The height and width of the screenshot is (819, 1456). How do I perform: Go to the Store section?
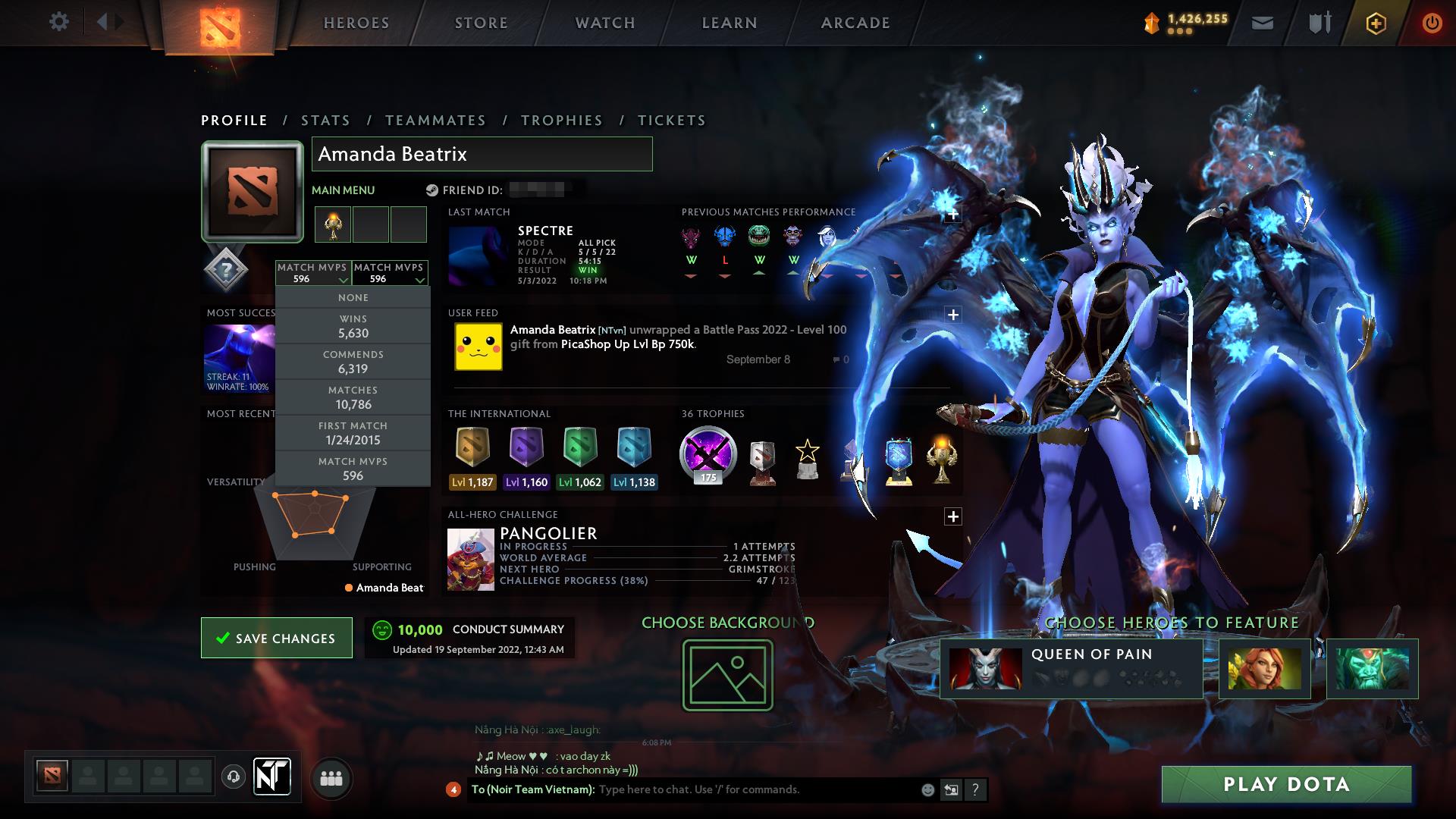481,23
